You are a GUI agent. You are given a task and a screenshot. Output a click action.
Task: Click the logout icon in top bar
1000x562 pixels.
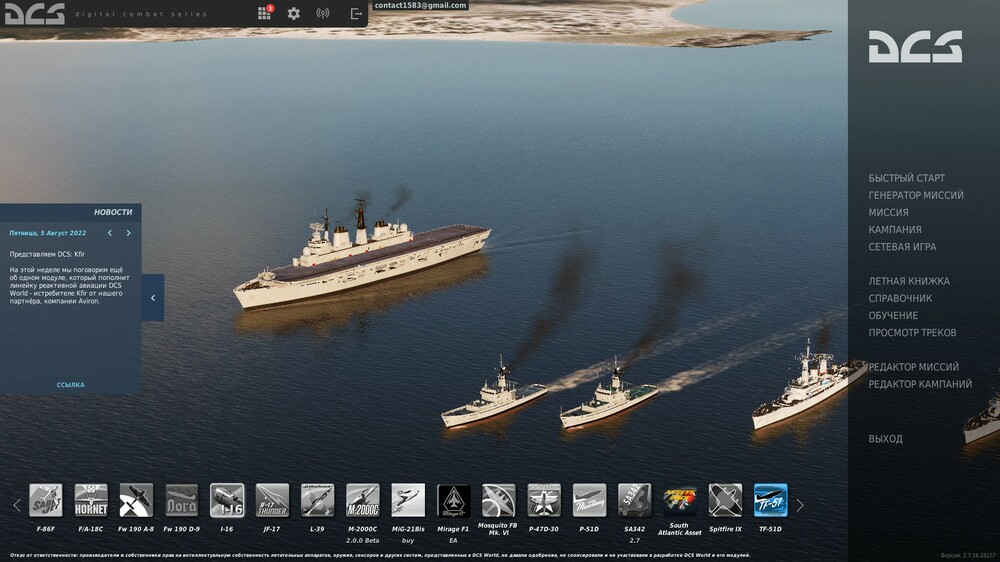[x=356, y=14]
